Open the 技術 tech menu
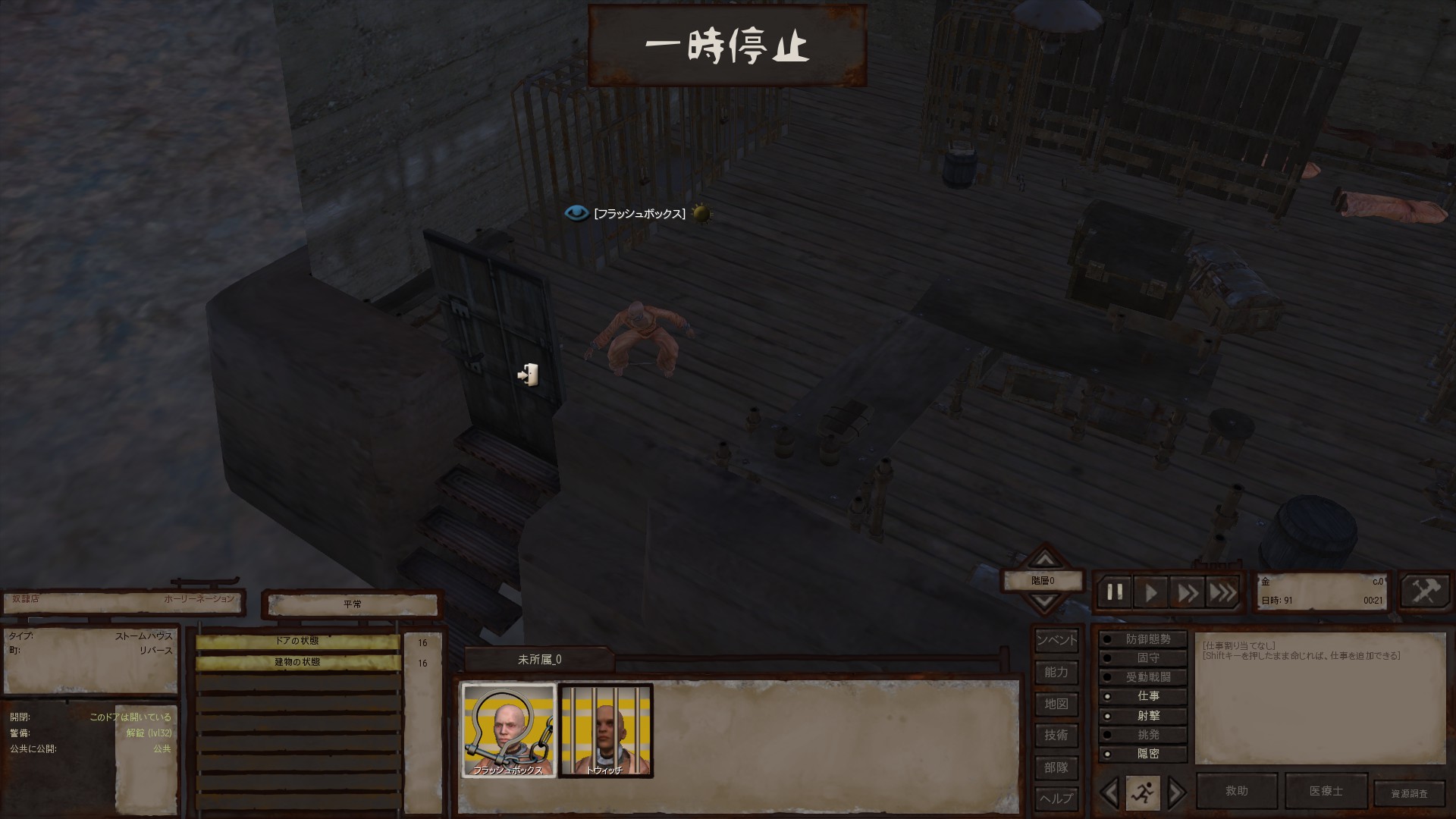The height and width of the screenshot is (819, 1456). [1056, 735]
